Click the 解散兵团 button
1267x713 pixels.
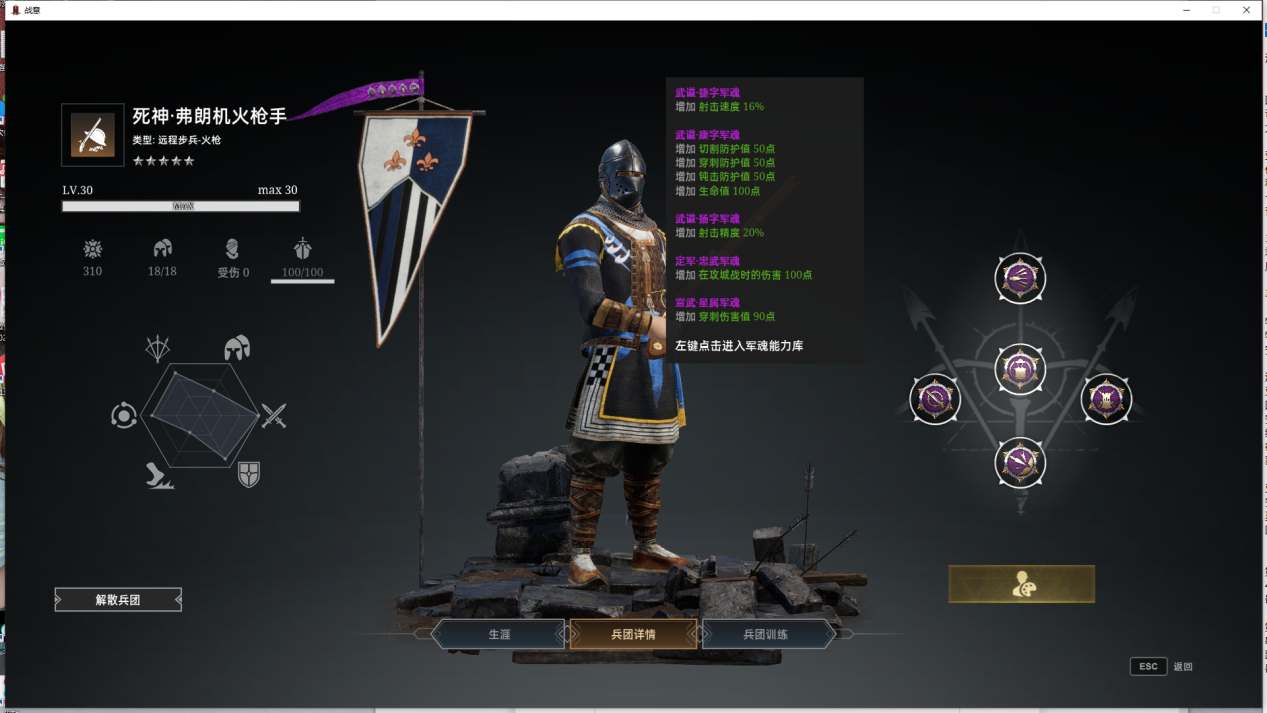pos(118,600)
